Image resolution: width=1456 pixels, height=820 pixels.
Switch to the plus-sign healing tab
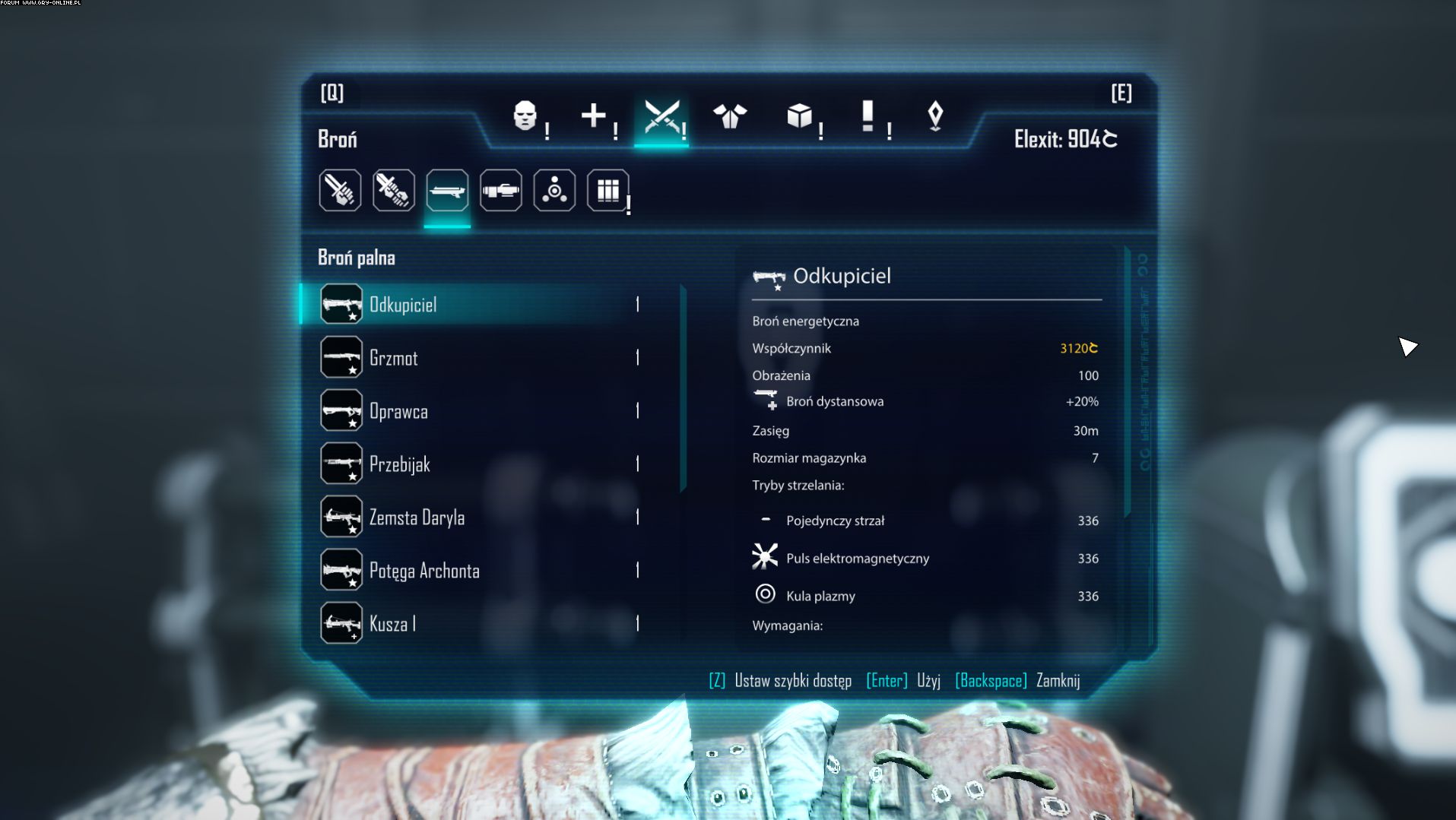point(593,116)
